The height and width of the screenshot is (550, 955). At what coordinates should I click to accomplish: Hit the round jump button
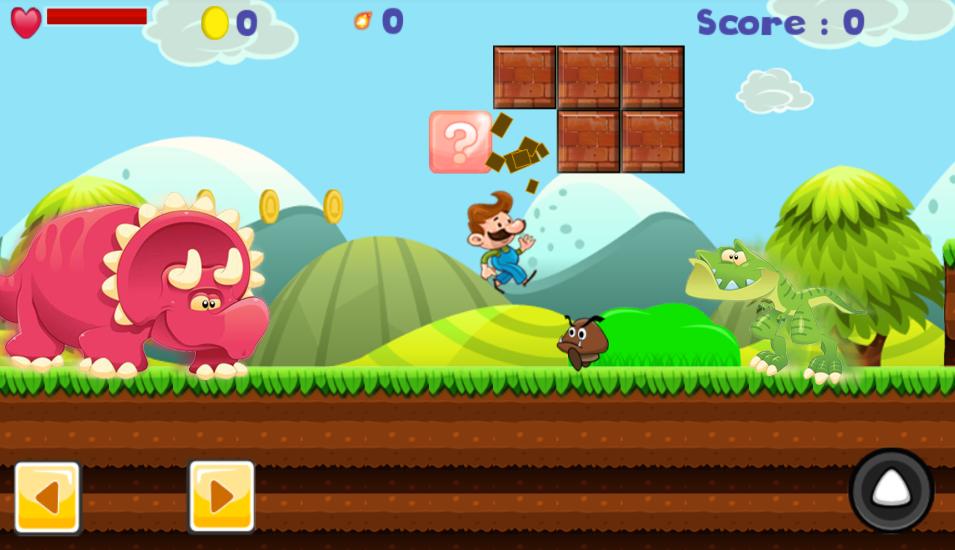coord(891,490)
